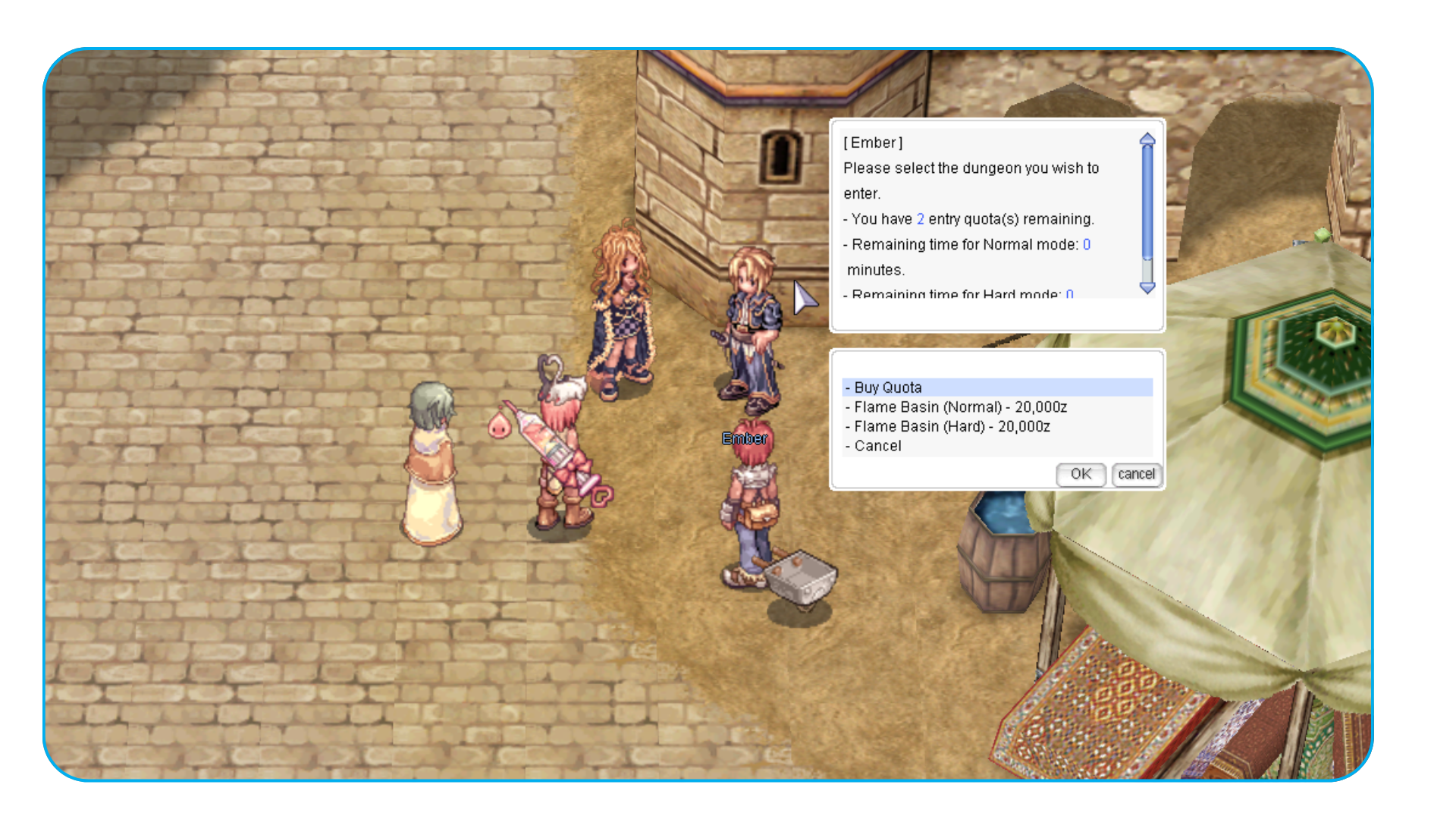Pick Flame Basin (Hard) dungeon entry

pyautogui.click(x=952, y=427)
